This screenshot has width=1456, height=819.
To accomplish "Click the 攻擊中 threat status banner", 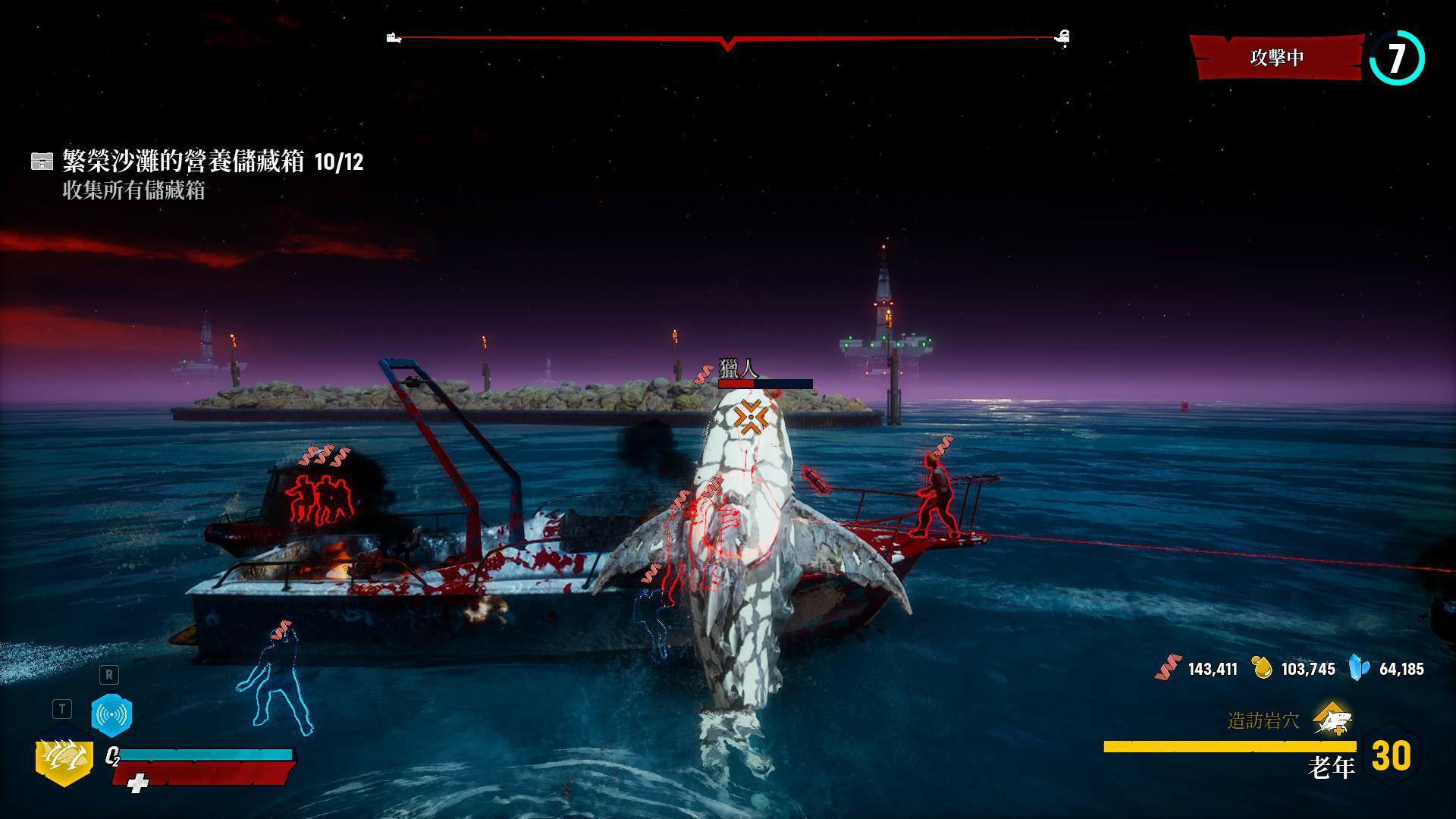I will (x=1277, y=58).
